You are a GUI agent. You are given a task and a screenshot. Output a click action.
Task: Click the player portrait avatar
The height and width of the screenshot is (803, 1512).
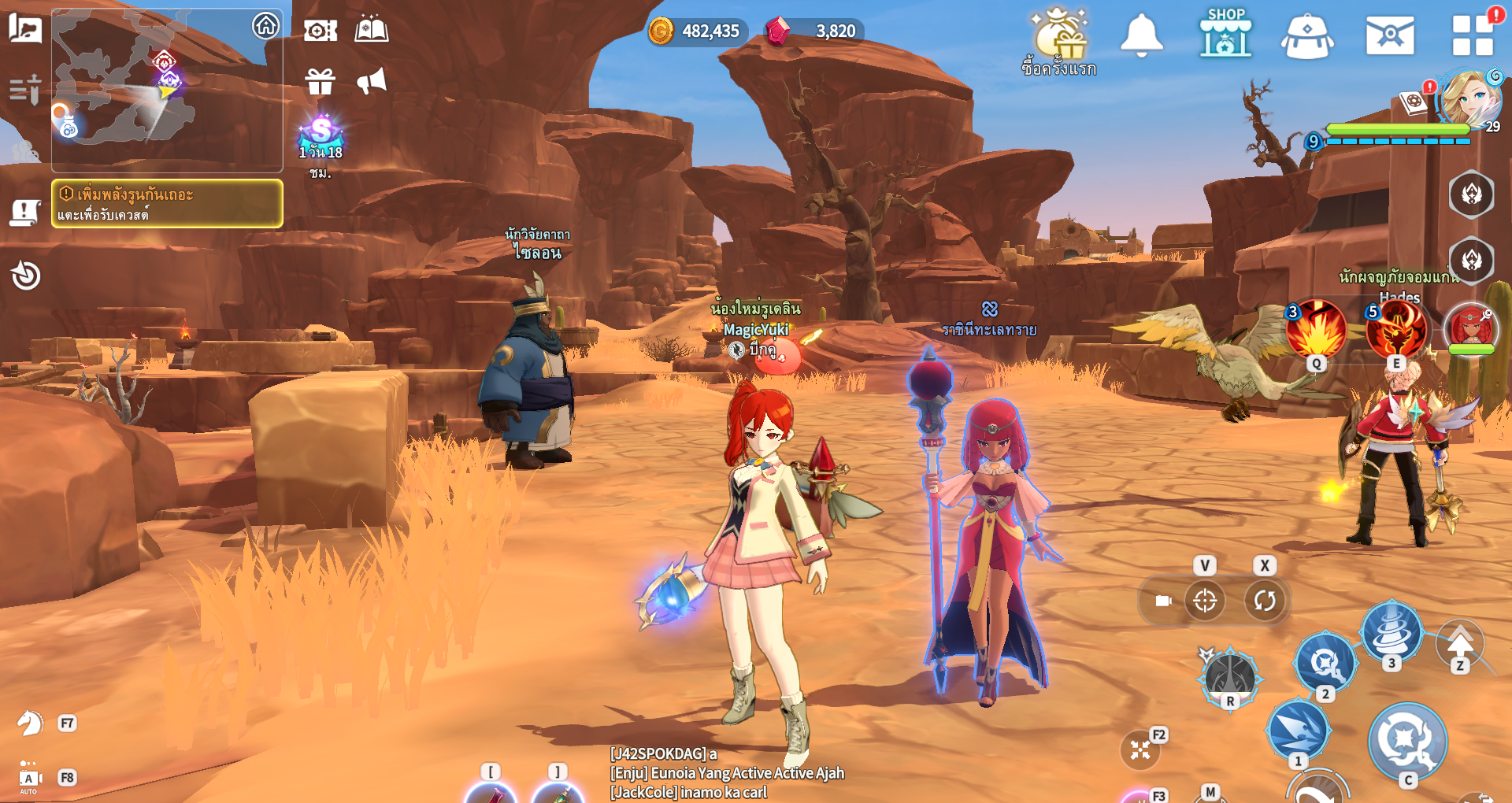tap(1471, 98)
